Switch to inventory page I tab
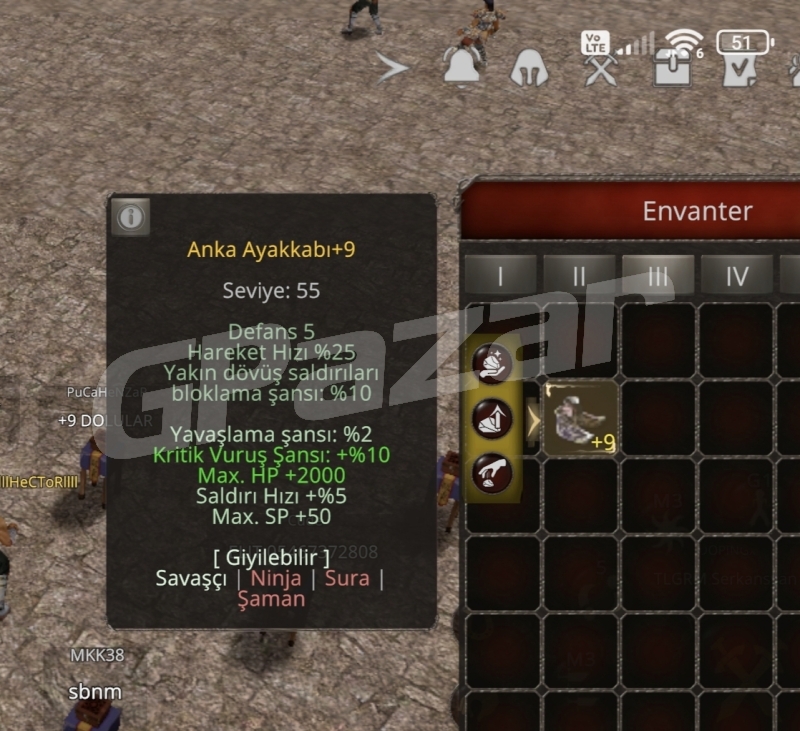Image resolution: width=800 pixels, height=731 pixels. [x=500, y=276]
